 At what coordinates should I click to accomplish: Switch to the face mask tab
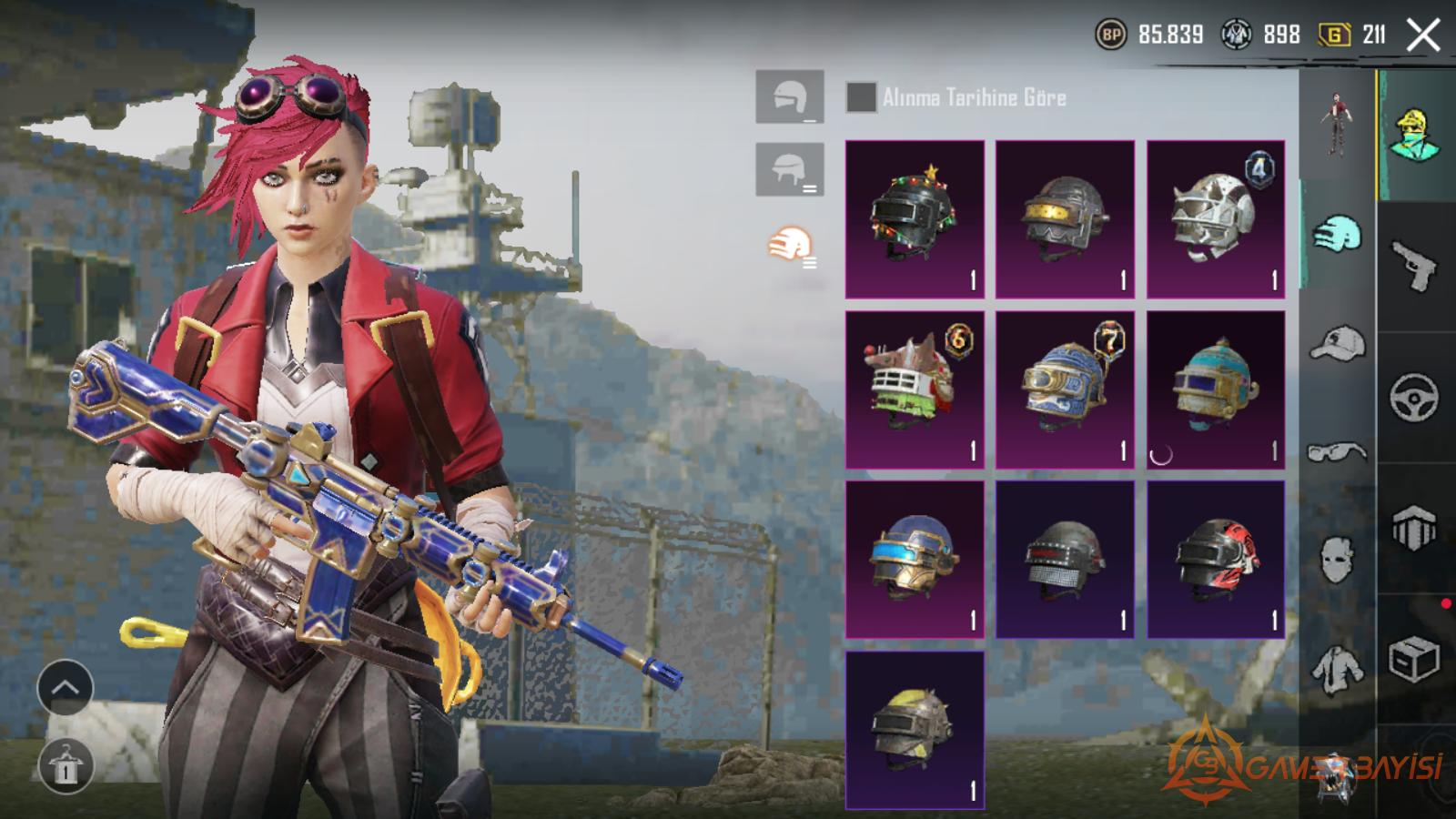pos(1337,558)
